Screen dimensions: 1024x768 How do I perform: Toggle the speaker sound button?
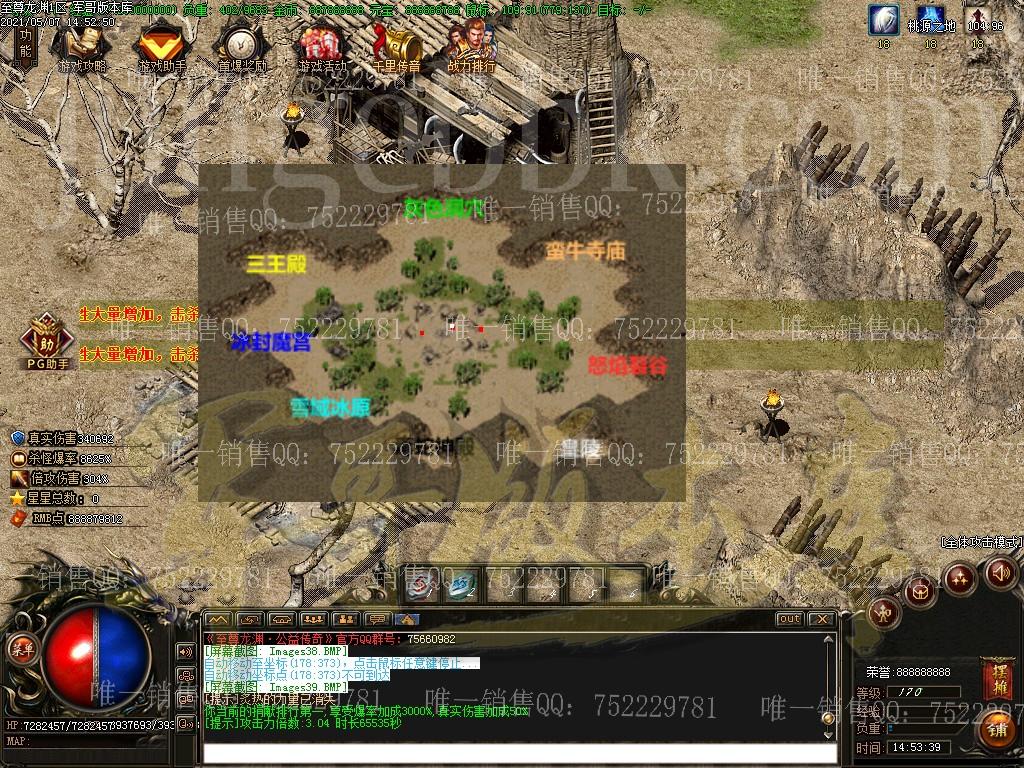(999, 573)
